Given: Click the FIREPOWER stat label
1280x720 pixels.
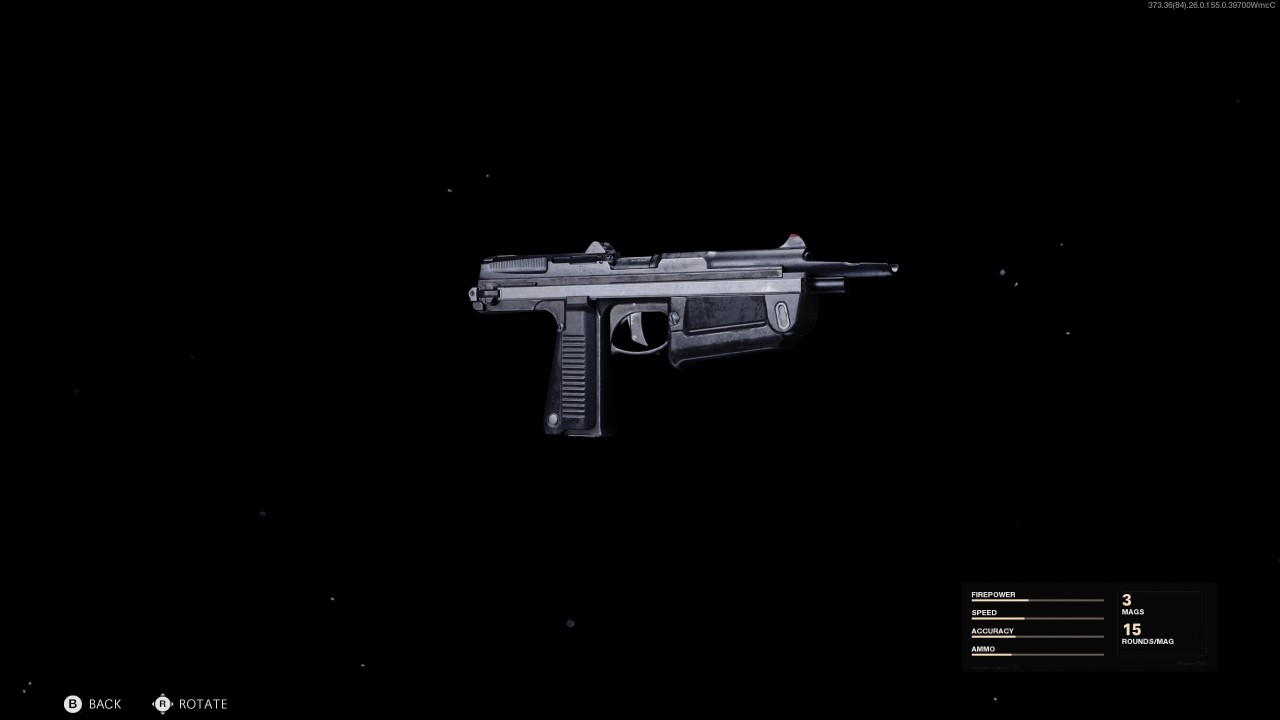Looking at the screenshot, I should point(993,594).
